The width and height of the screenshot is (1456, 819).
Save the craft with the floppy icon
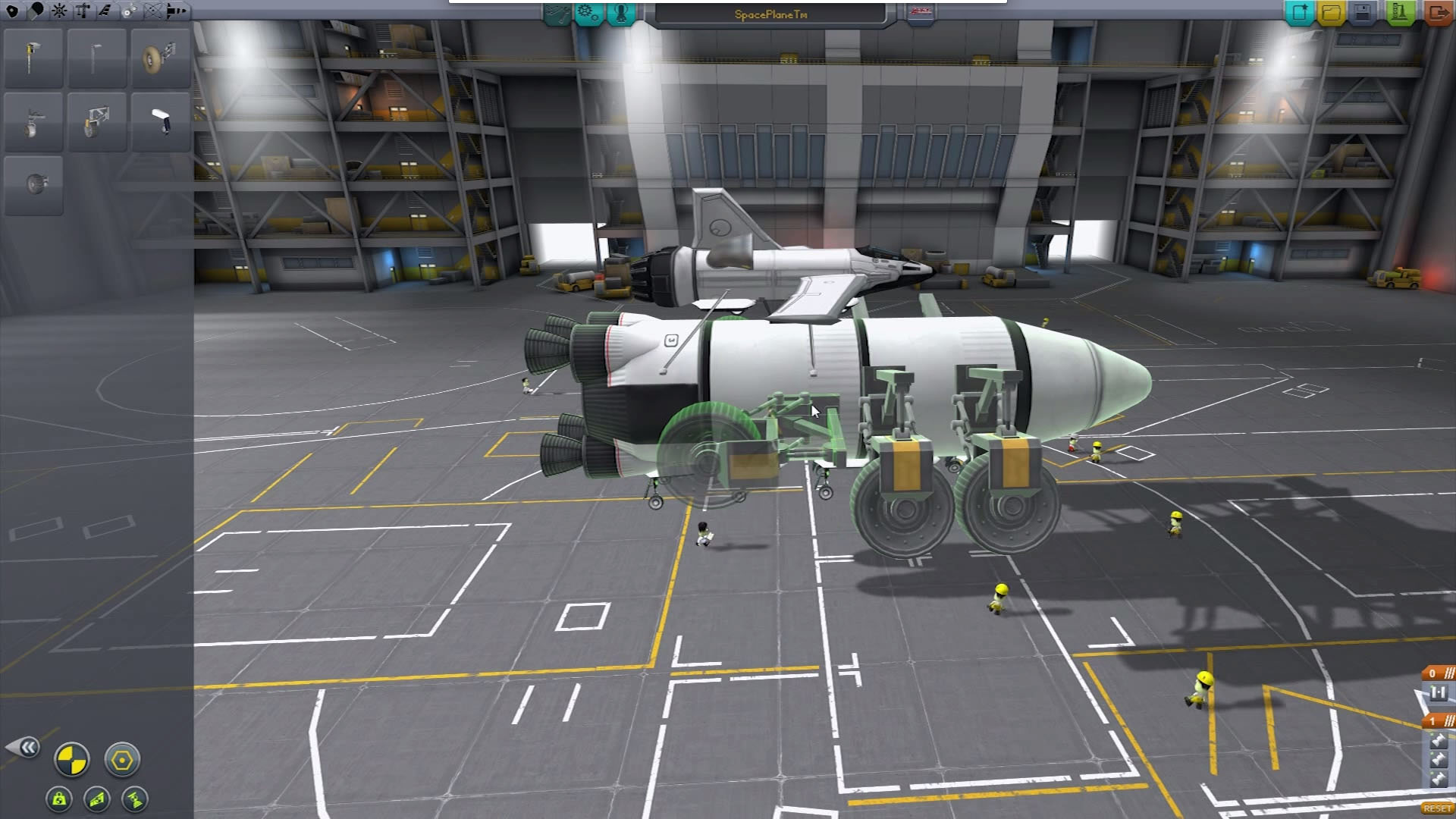[x=1363, y=13]
